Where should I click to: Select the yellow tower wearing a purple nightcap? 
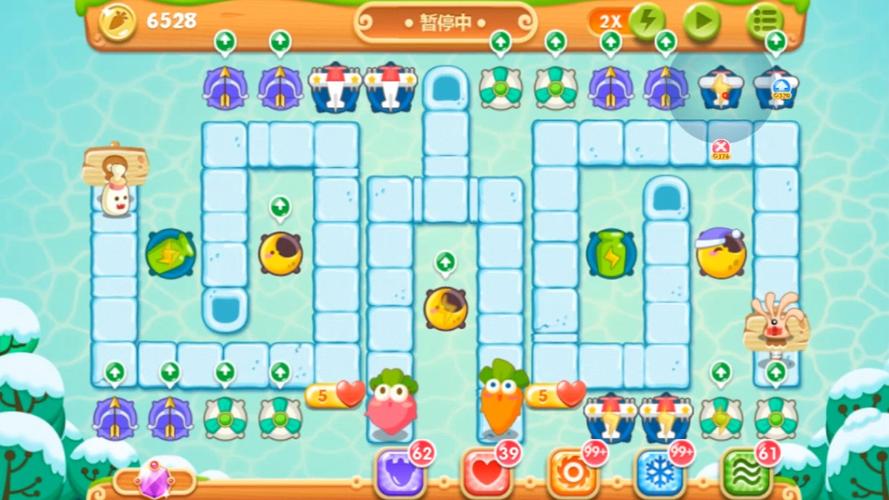[720, 252]
